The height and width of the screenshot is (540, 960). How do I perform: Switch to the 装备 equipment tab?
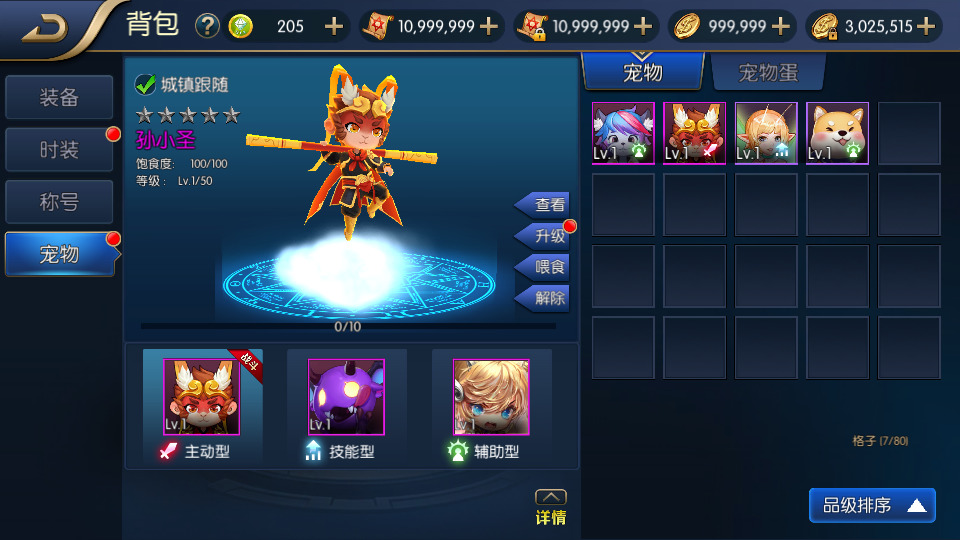coord(59,98)
